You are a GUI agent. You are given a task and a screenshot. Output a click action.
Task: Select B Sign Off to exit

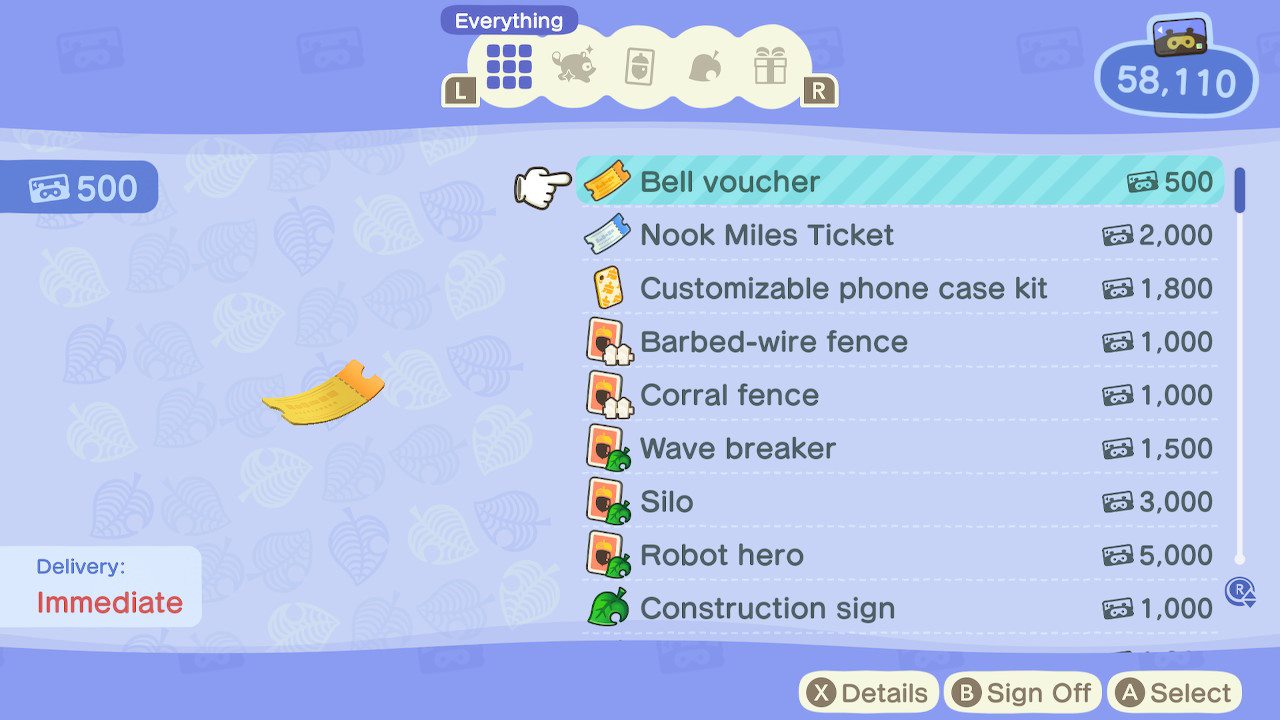coord(1022,691)
